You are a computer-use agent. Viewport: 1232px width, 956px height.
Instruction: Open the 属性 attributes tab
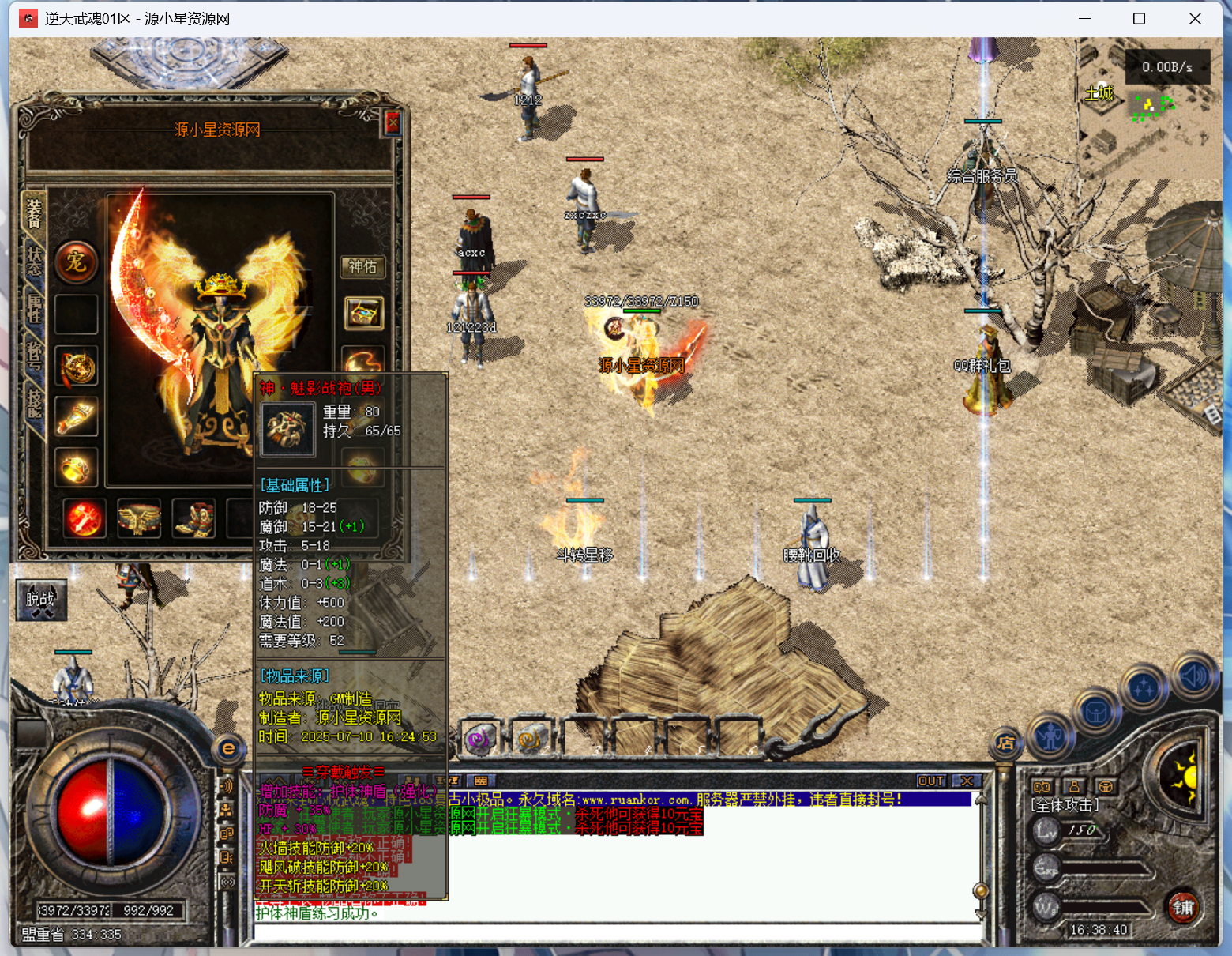[x=34, y=308]
